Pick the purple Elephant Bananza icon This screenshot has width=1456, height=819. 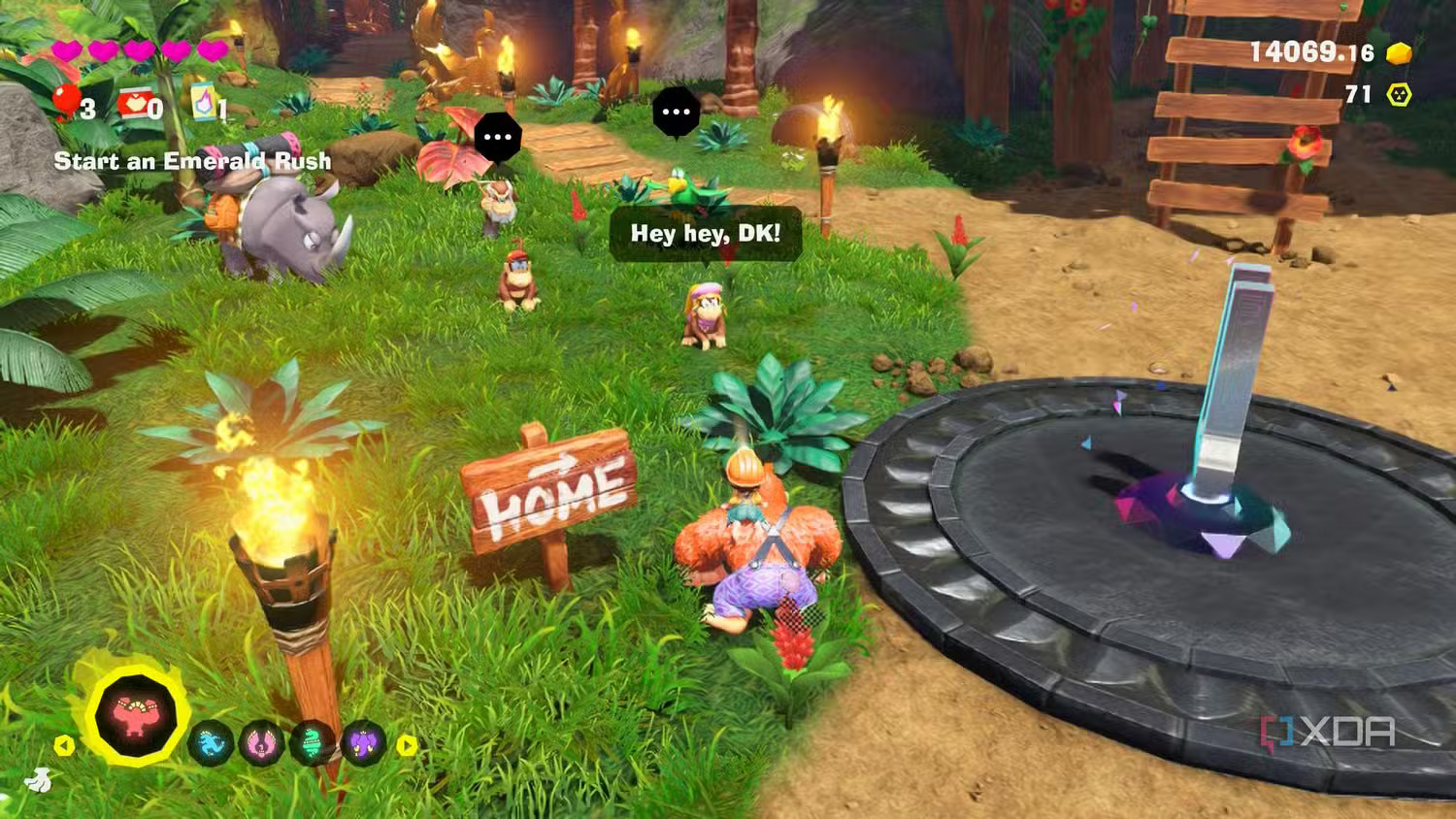coord(364,744)
